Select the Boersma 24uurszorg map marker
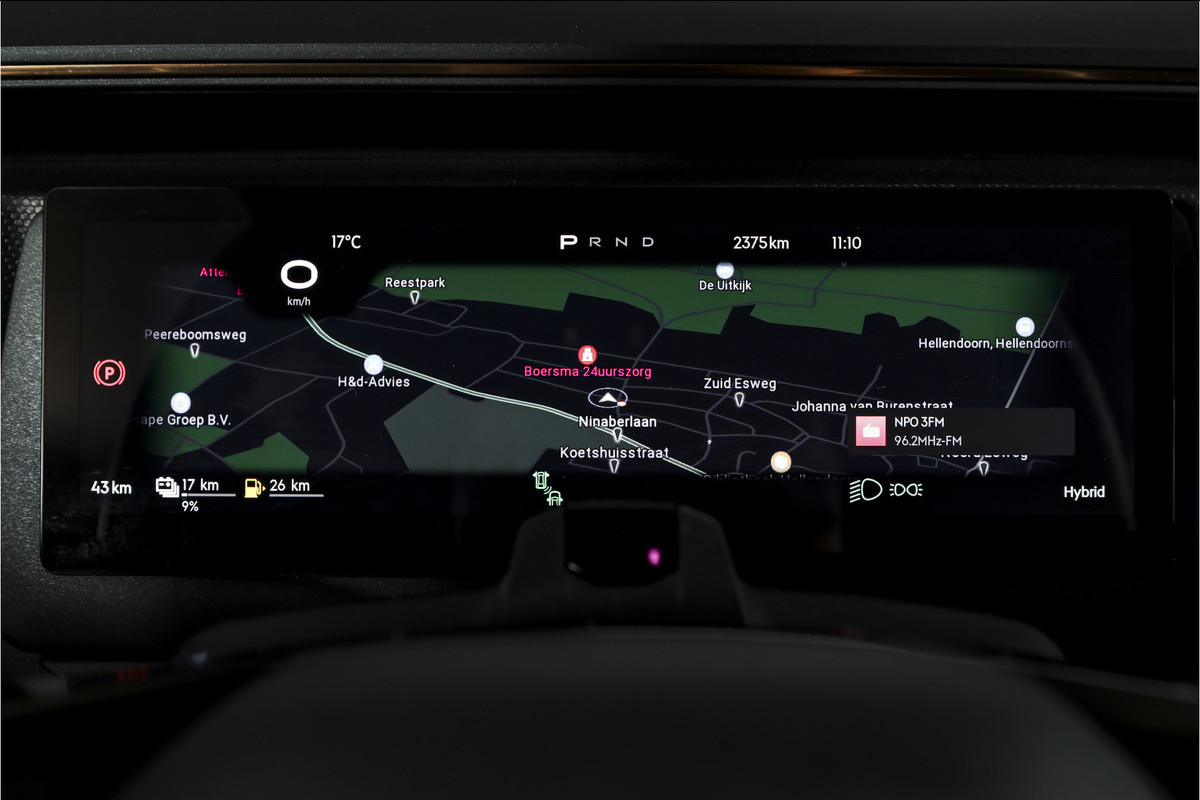Screen dimensions: 1200x800 coord(588,355)
